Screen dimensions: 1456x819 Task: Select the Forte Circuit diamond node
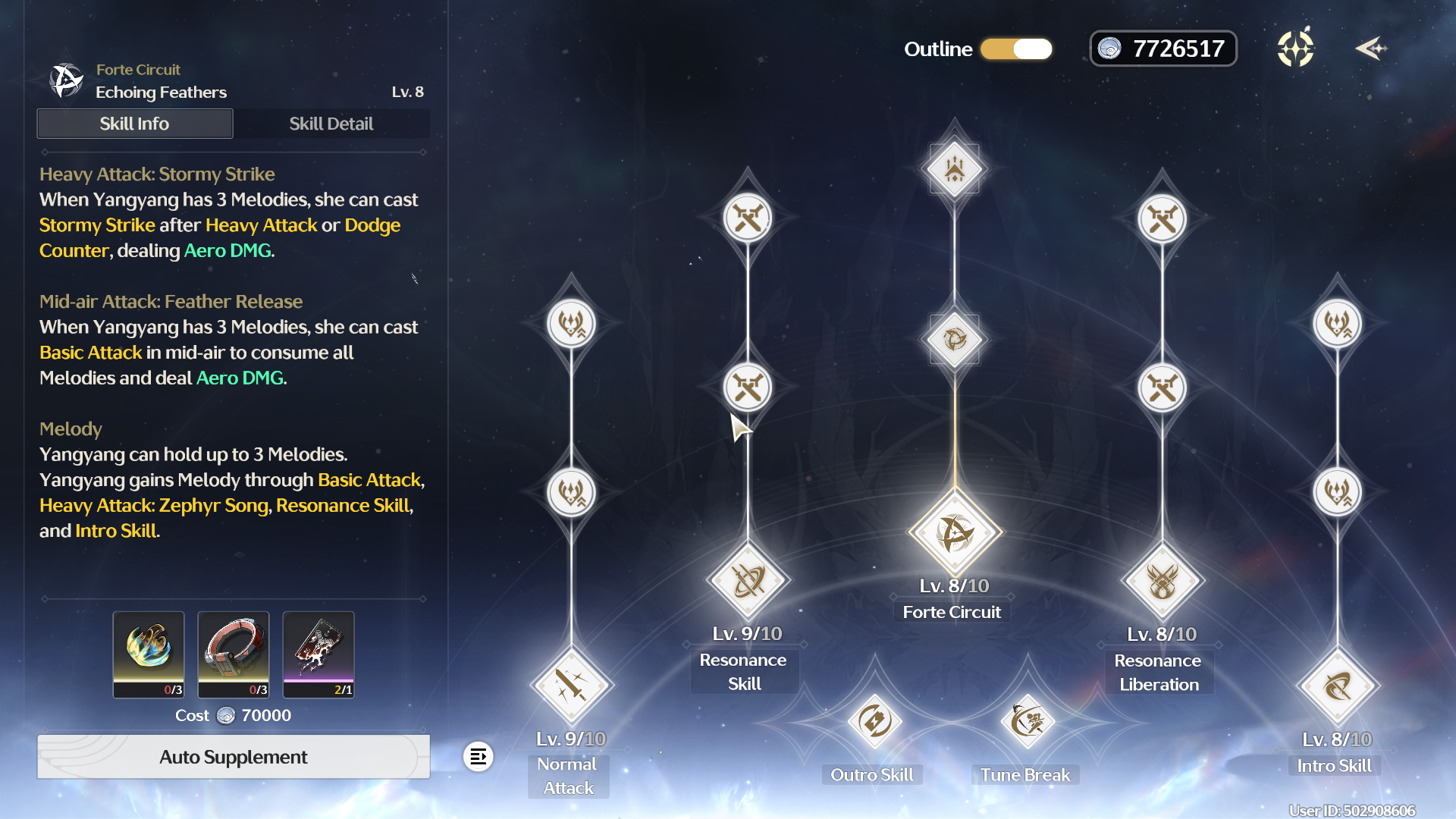[955, 532]
